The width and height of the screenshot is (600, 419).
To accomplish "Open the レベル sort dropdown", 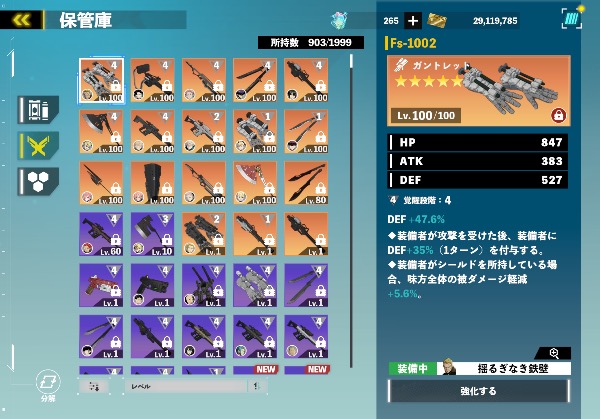I will [x=180, y=385].
